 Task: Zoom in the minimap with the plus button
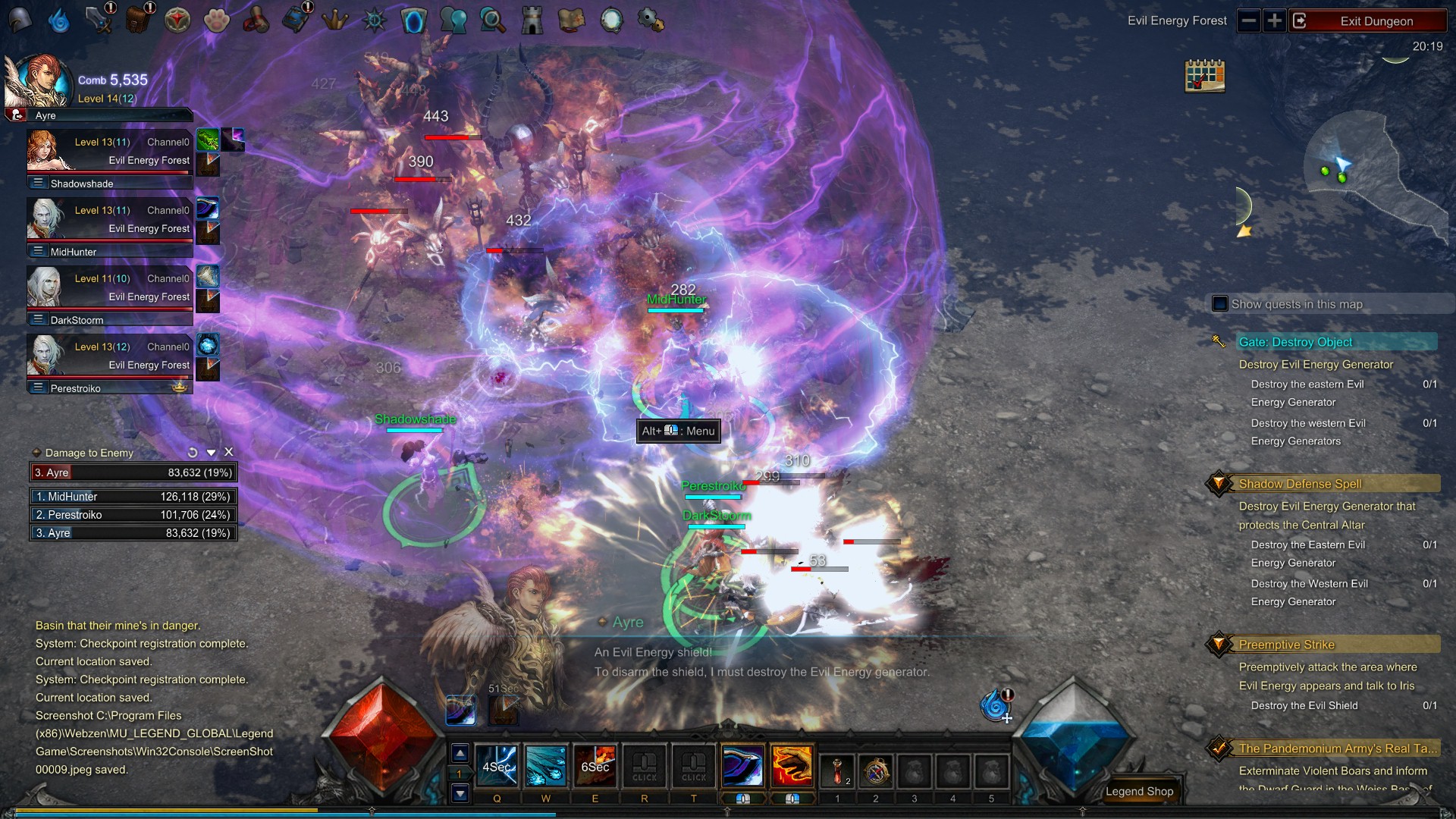pos(1275,21)
